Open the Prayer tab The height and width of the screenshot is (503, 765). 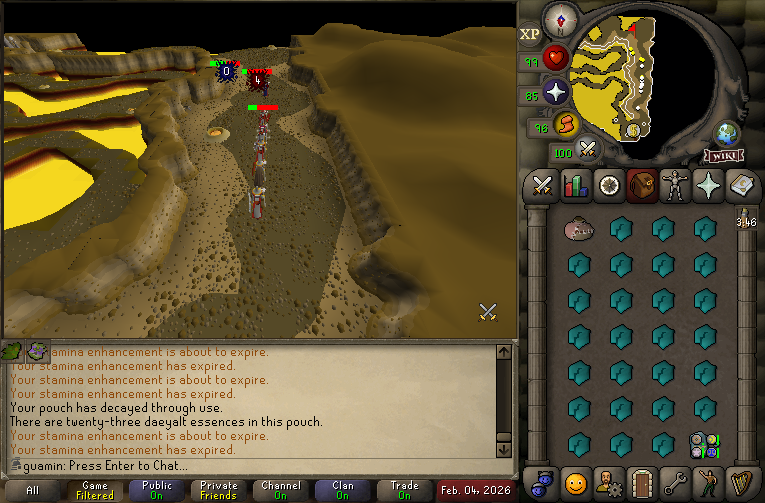707,186
